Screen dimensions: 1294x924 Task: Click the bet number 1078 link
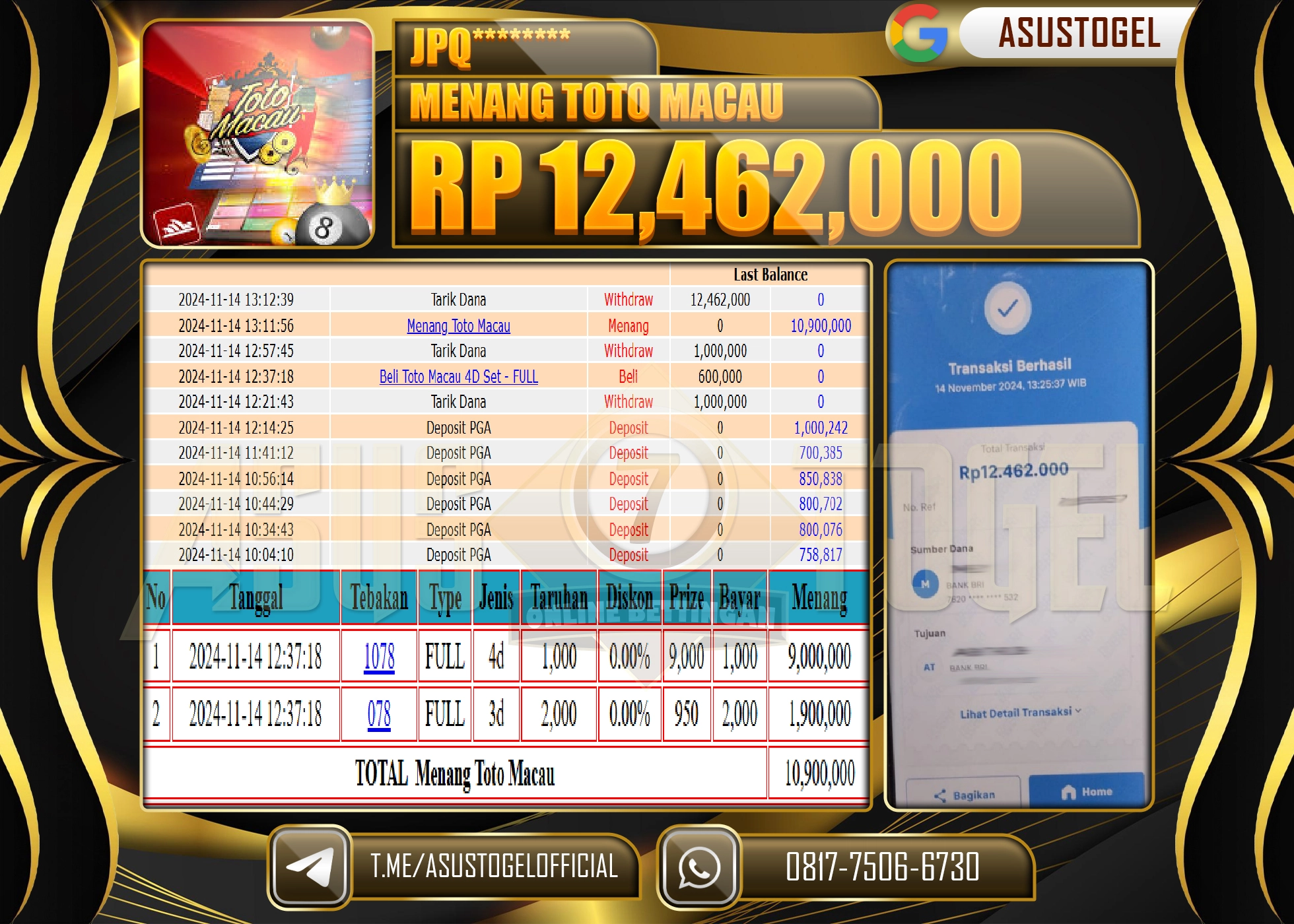[378, 656]
